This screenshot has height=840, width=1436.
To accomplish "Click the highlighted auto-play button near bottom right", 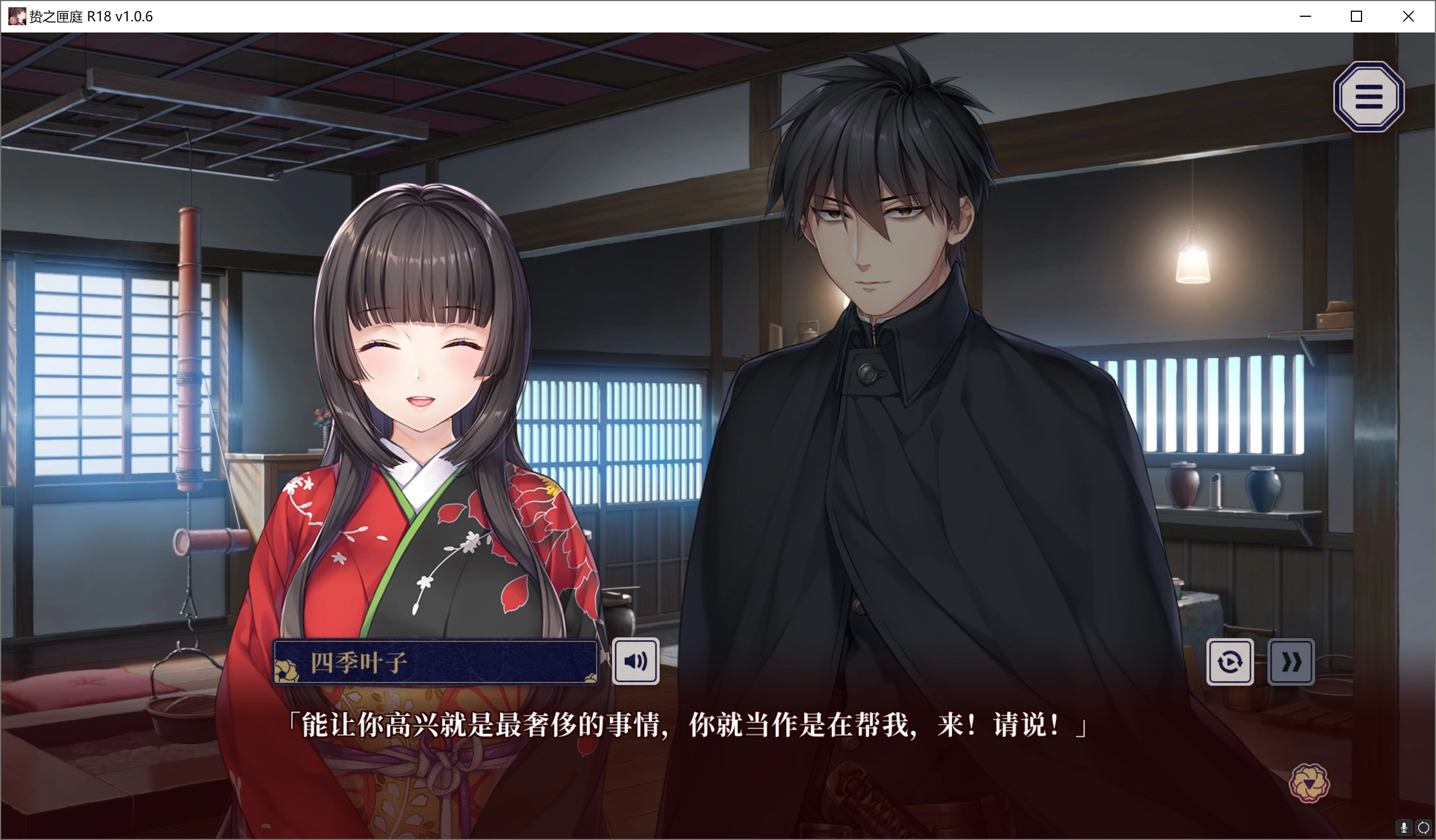I will click(1231, 661).
